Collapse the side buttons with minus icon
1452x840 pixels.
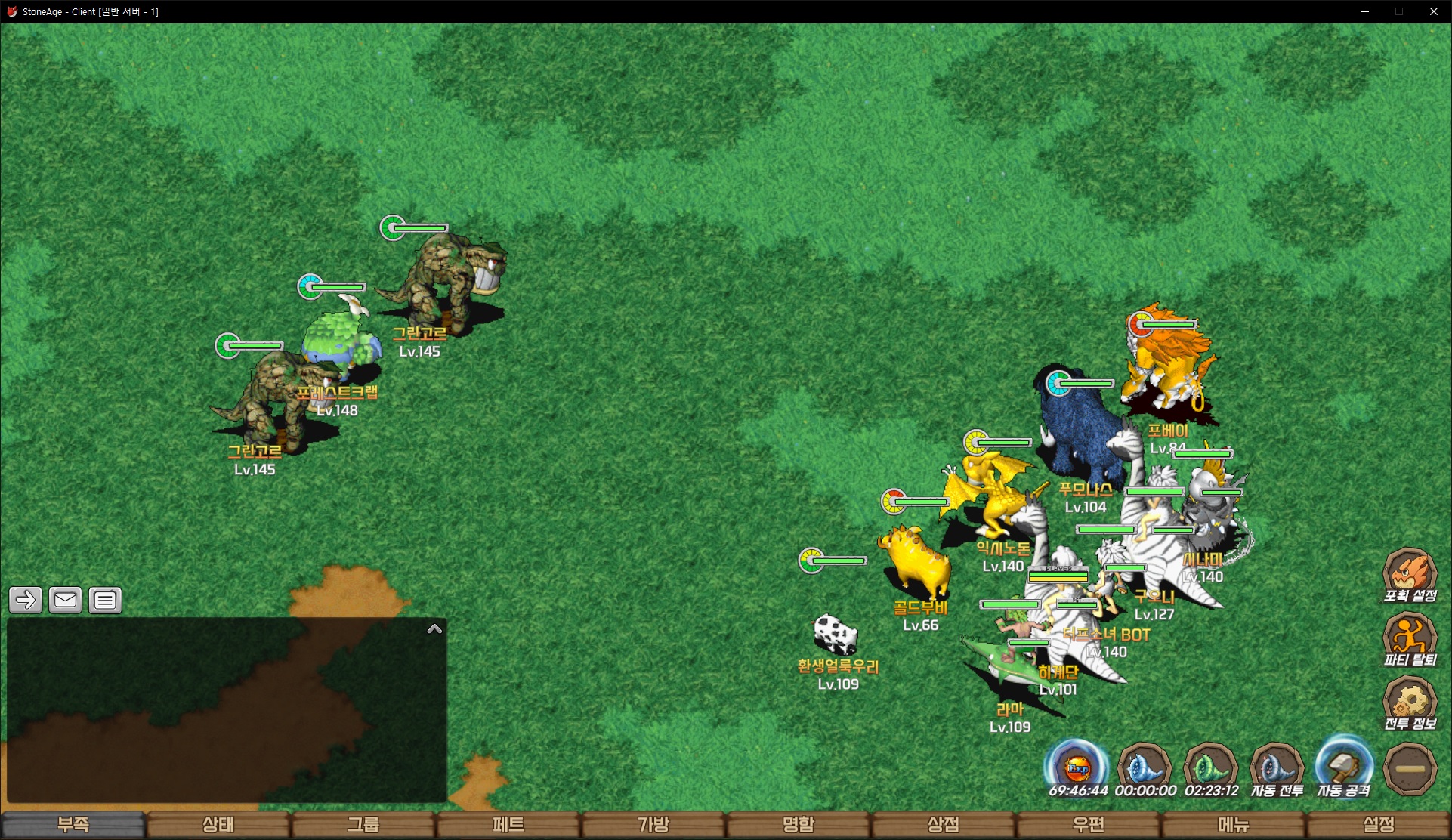tap(1410, 769)
